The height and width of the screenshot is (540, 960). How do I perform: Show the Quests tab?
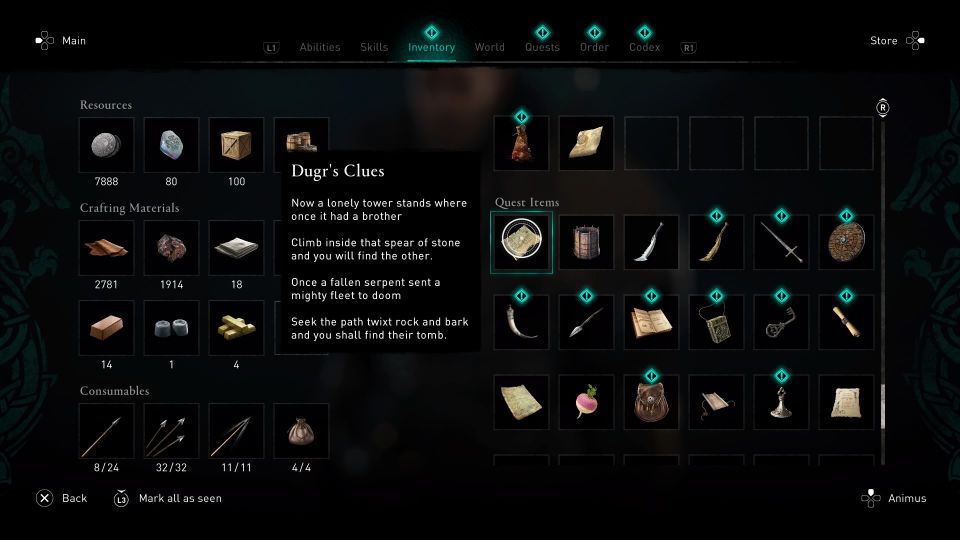click(543, 47)
